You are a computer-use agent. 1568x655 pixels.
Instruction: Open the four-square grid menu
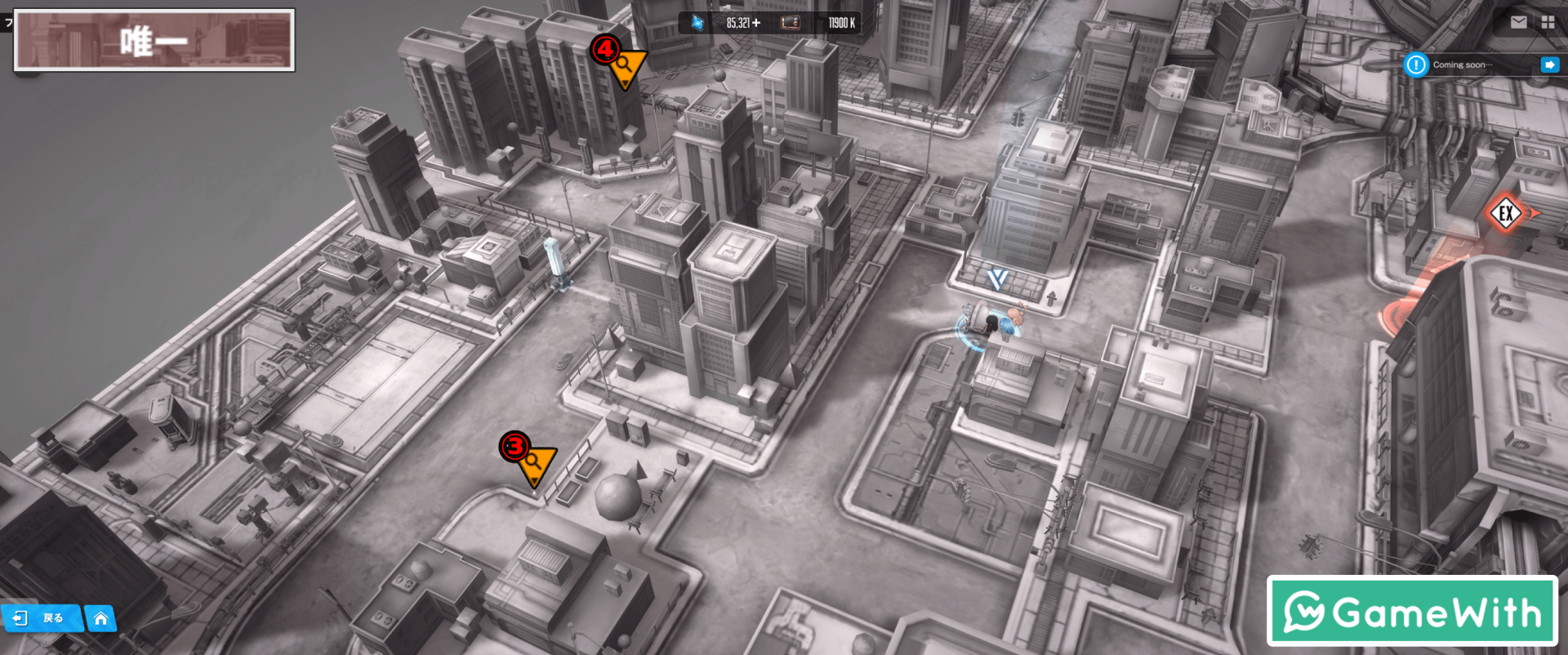(x=1548, y=22)
